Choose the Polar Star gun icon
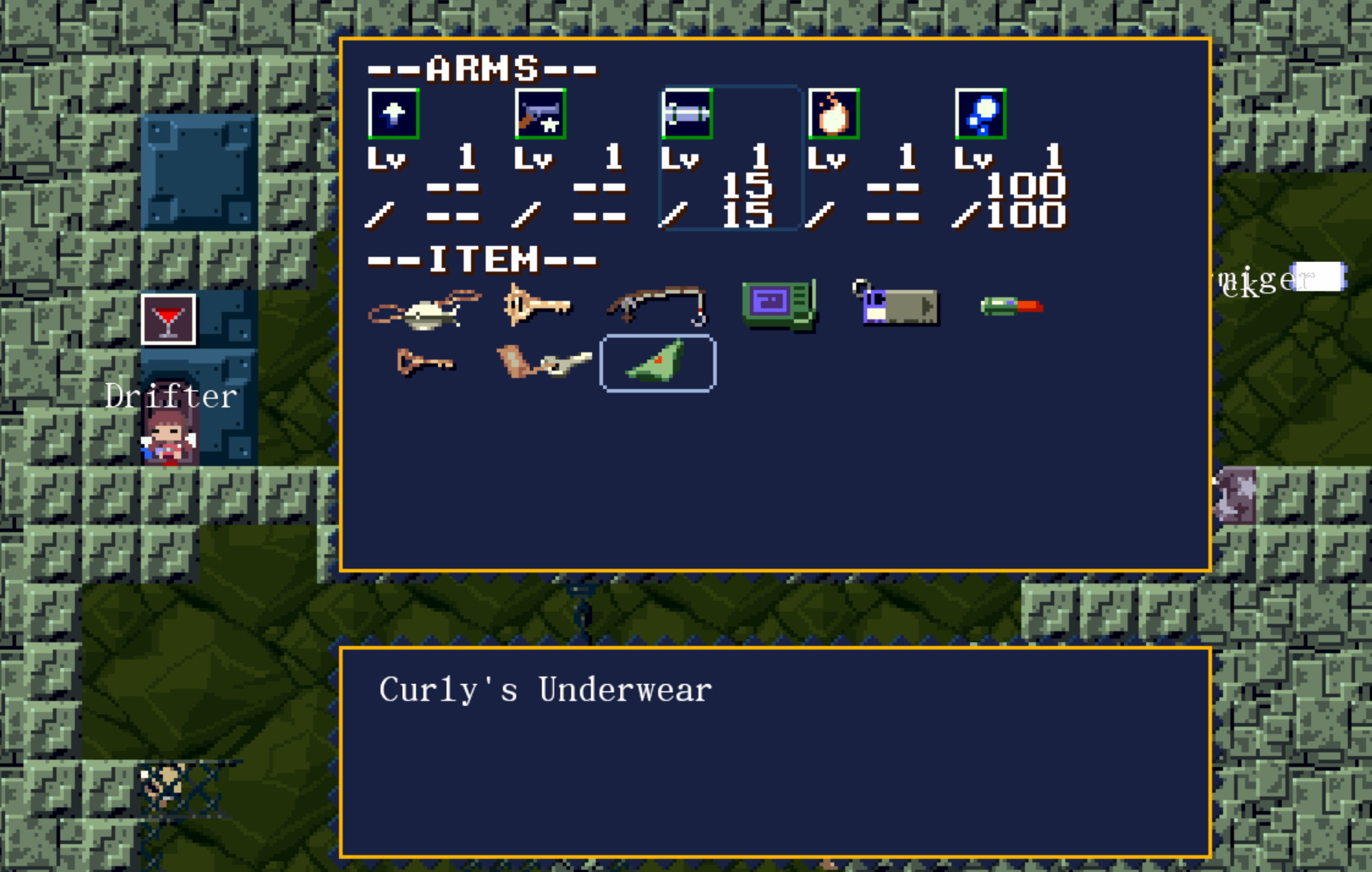 (x=541, y=114)
